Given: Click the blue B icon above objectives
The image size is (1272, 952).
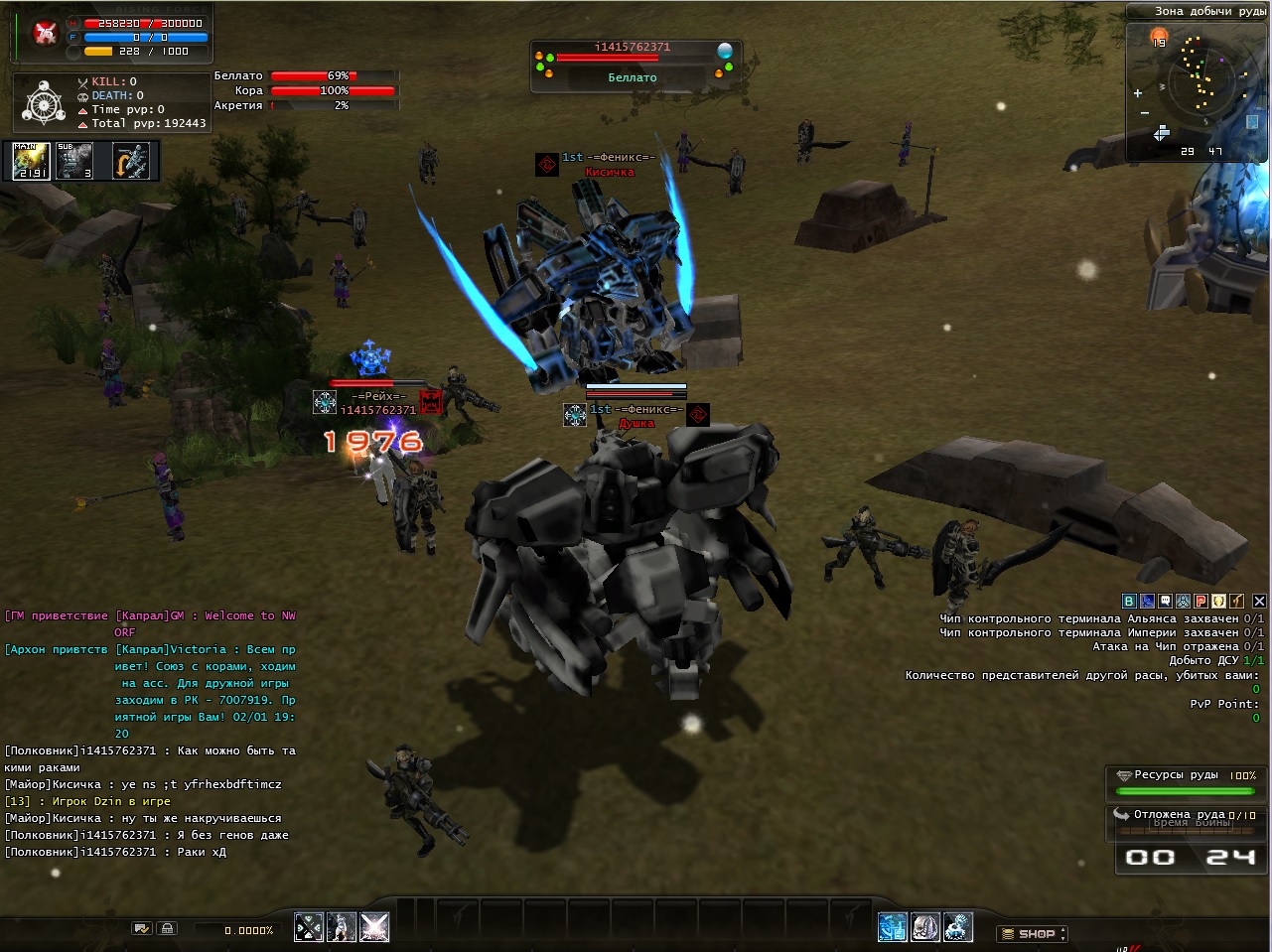Looking at the screenshot, I should coord(1129,601).
